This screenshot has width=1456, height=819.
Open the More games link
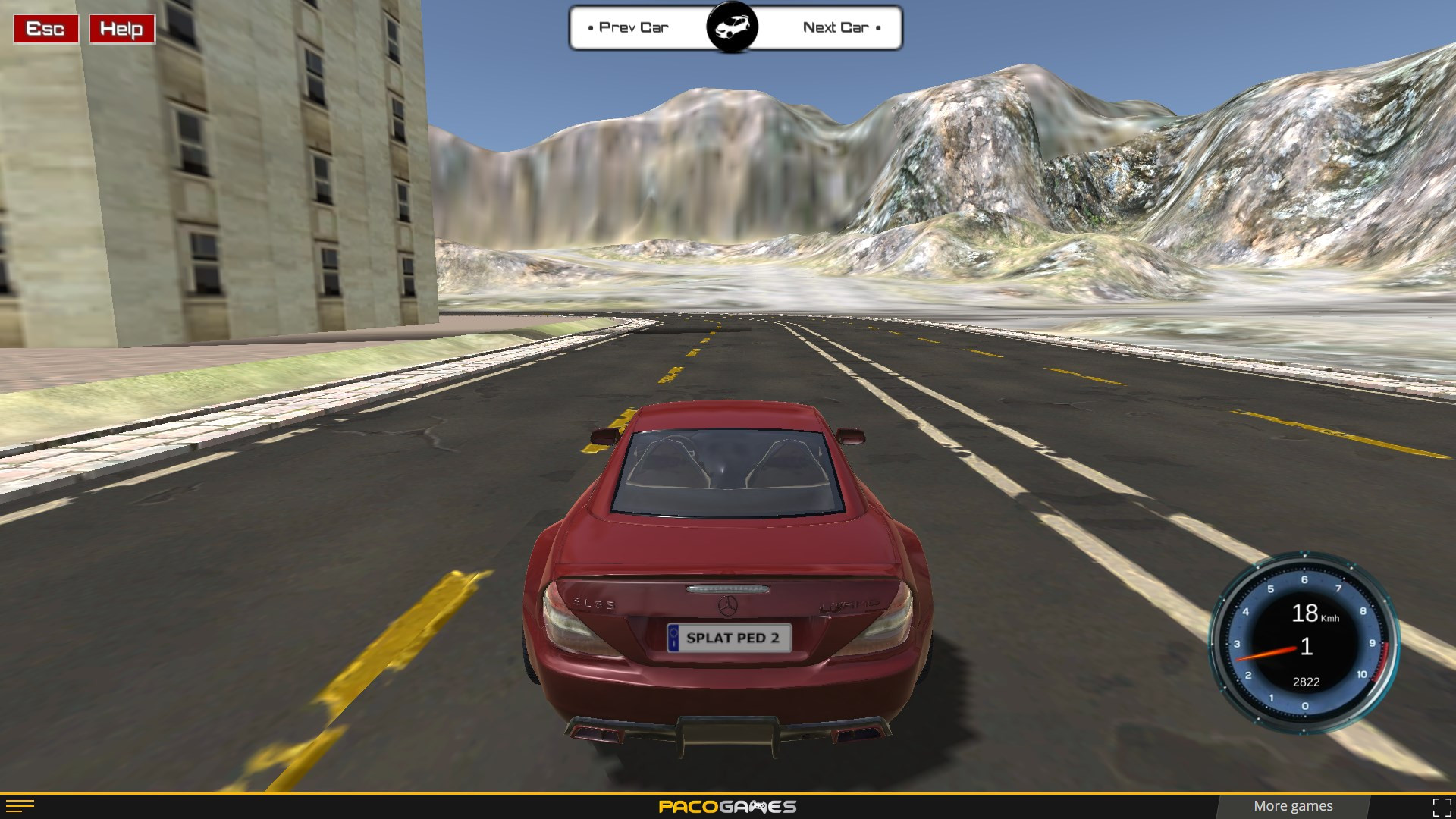click(1292, 806)
